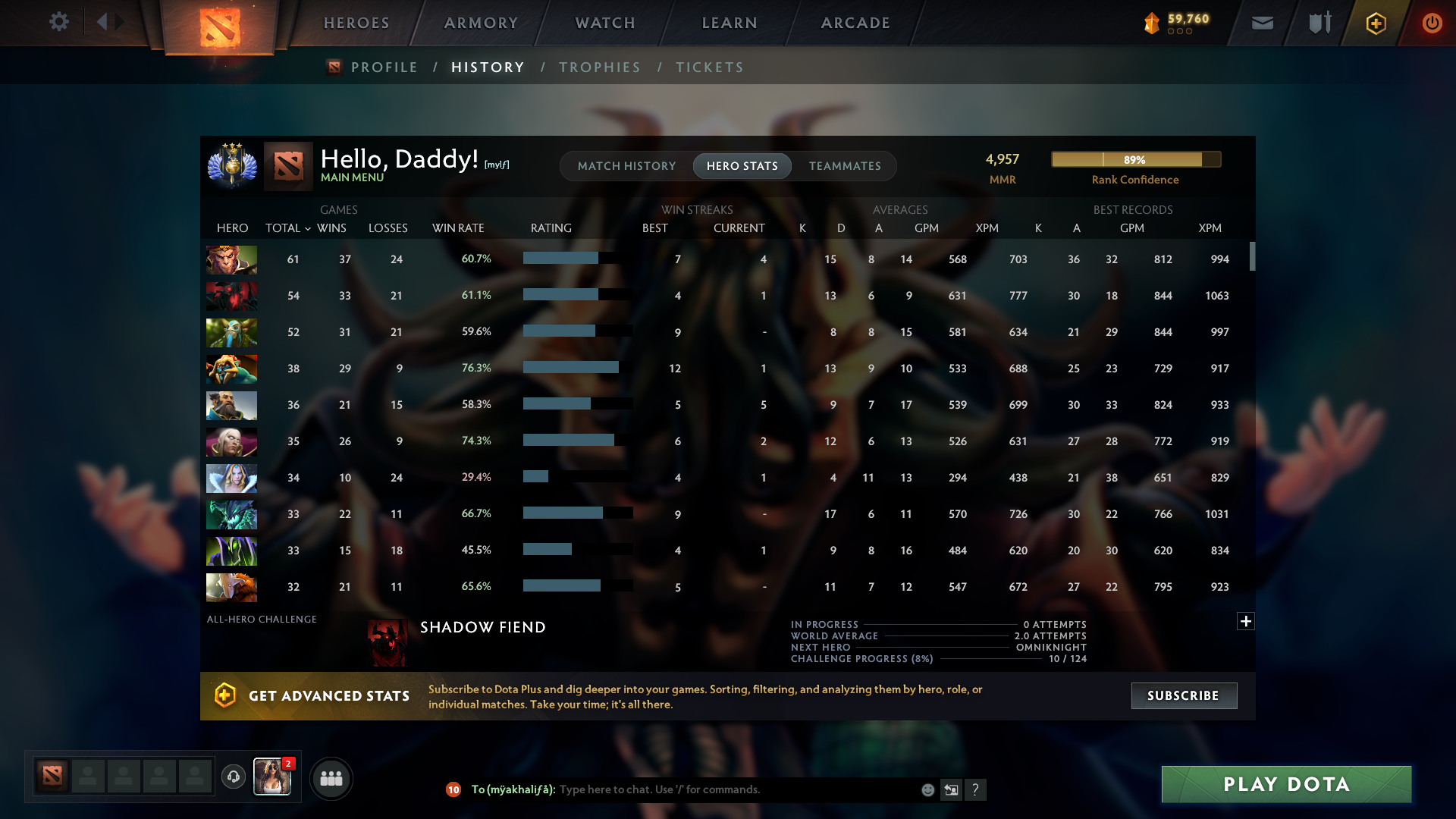The image size is (1456, 819).
Task: Sort heroes using the Total column chevron
Action: click(306, 228)
